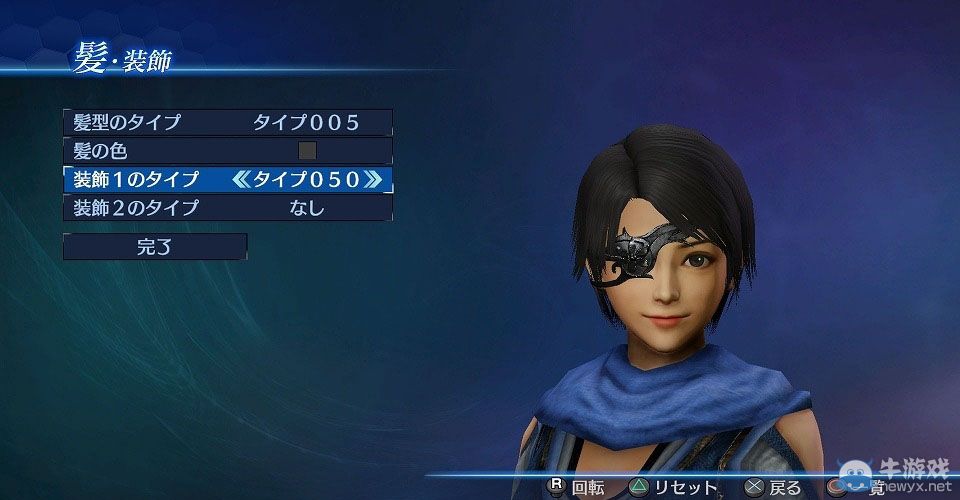Choose the 装飾2のタイプ accessory row
Screen dimensions: 960x500
click(227, 208)
